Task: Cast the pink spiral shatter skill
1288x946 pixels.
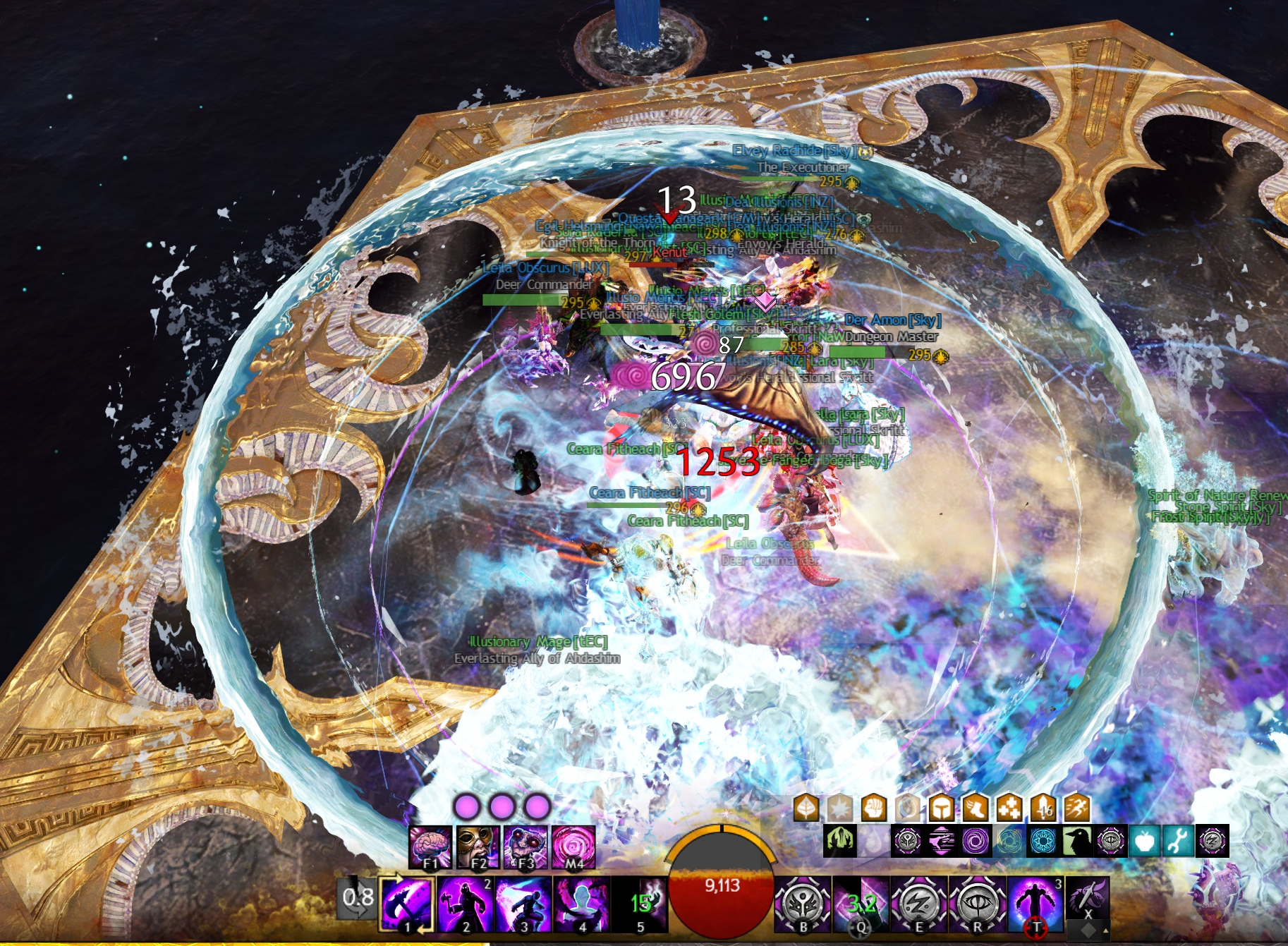Action: click(573, 847)
